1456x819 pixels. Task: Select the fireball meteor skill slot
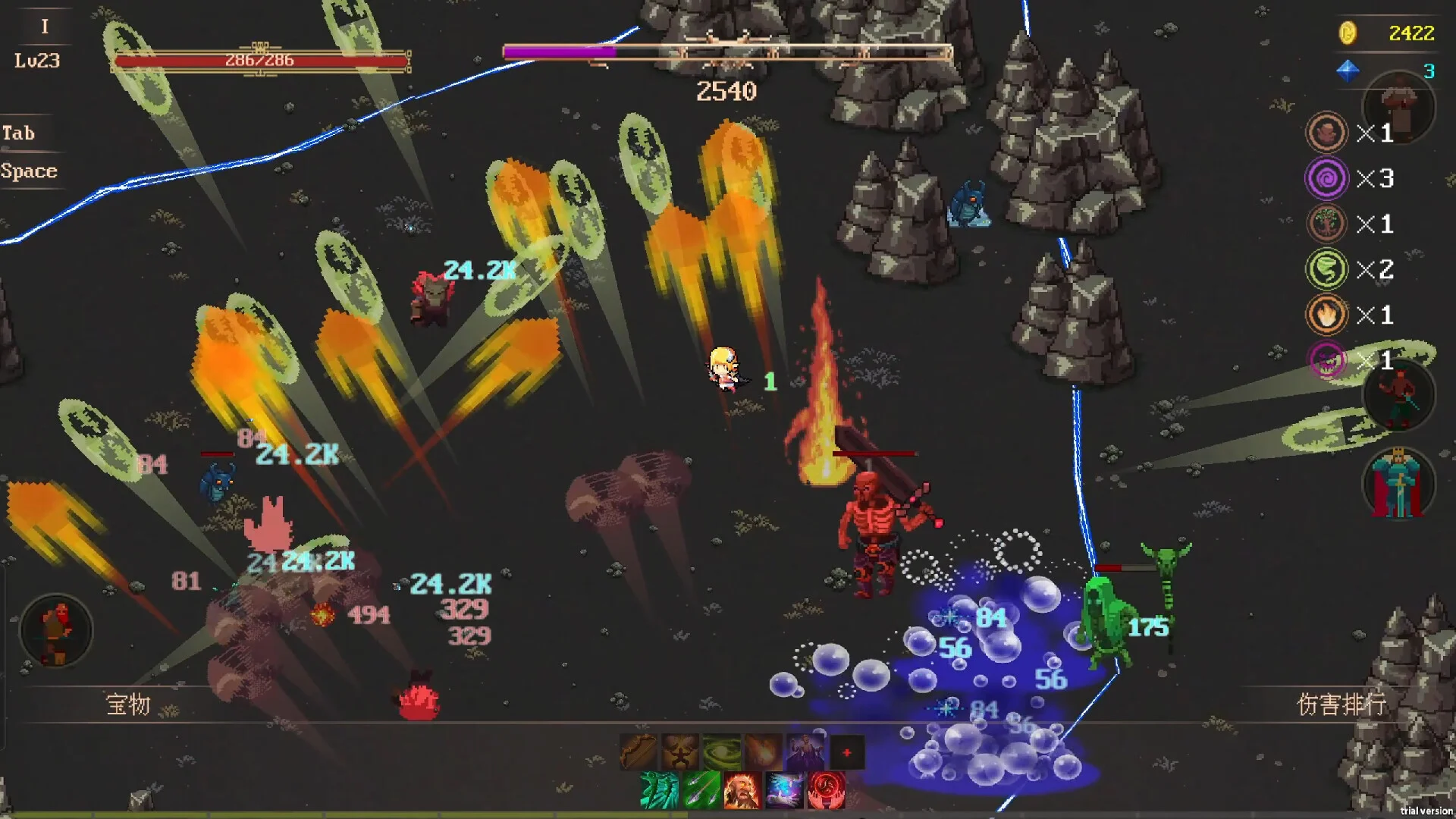pos(763,752)
